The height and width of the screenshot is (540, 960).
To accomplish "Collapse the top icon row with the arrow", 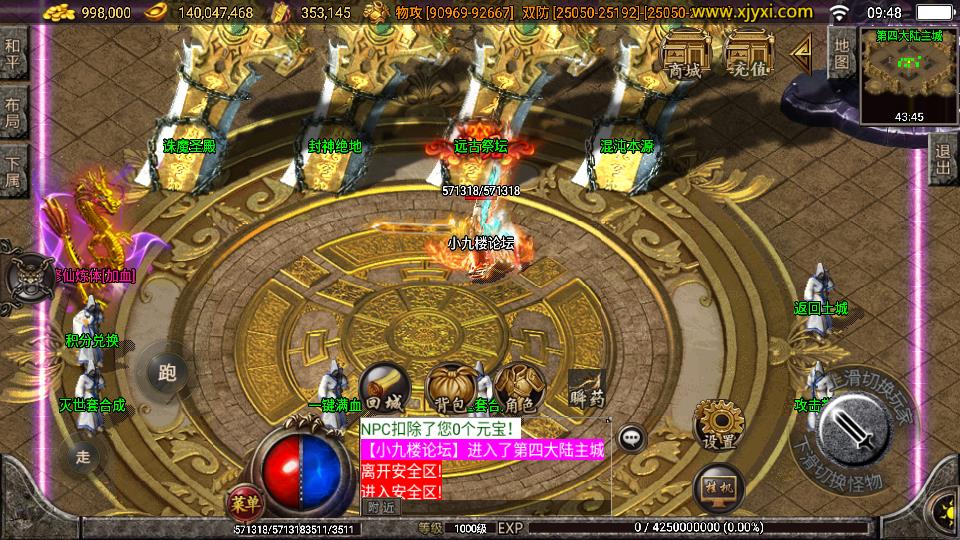I will [802, 54].
